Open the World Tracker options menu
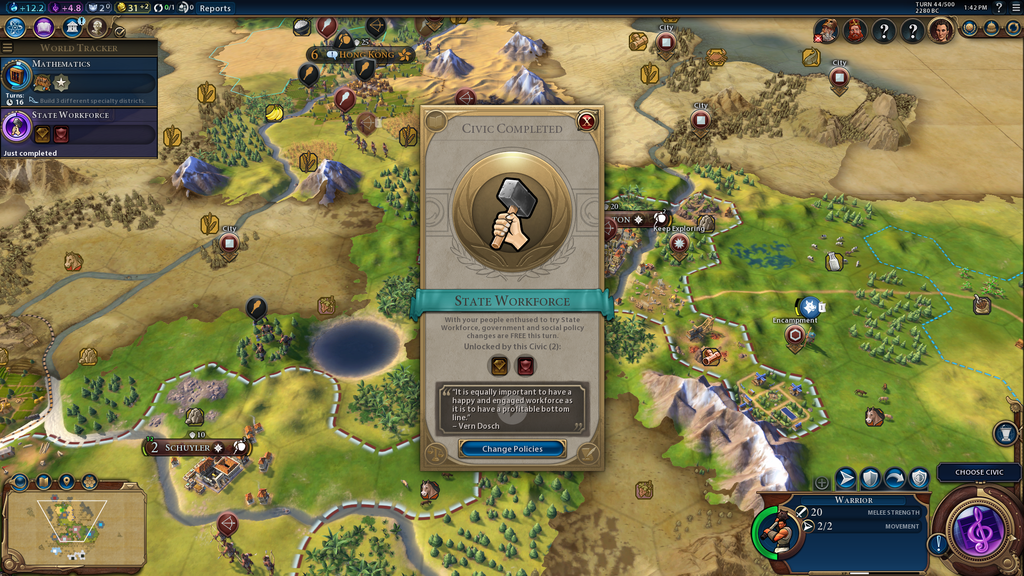The image size is (1024, 576). click(8, 47)
